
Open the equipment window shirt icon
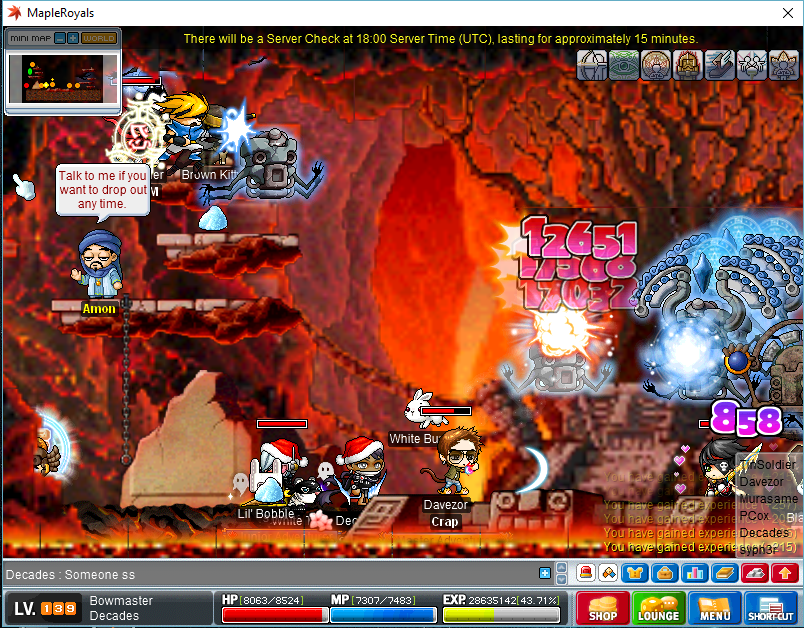tap(634, 573)
